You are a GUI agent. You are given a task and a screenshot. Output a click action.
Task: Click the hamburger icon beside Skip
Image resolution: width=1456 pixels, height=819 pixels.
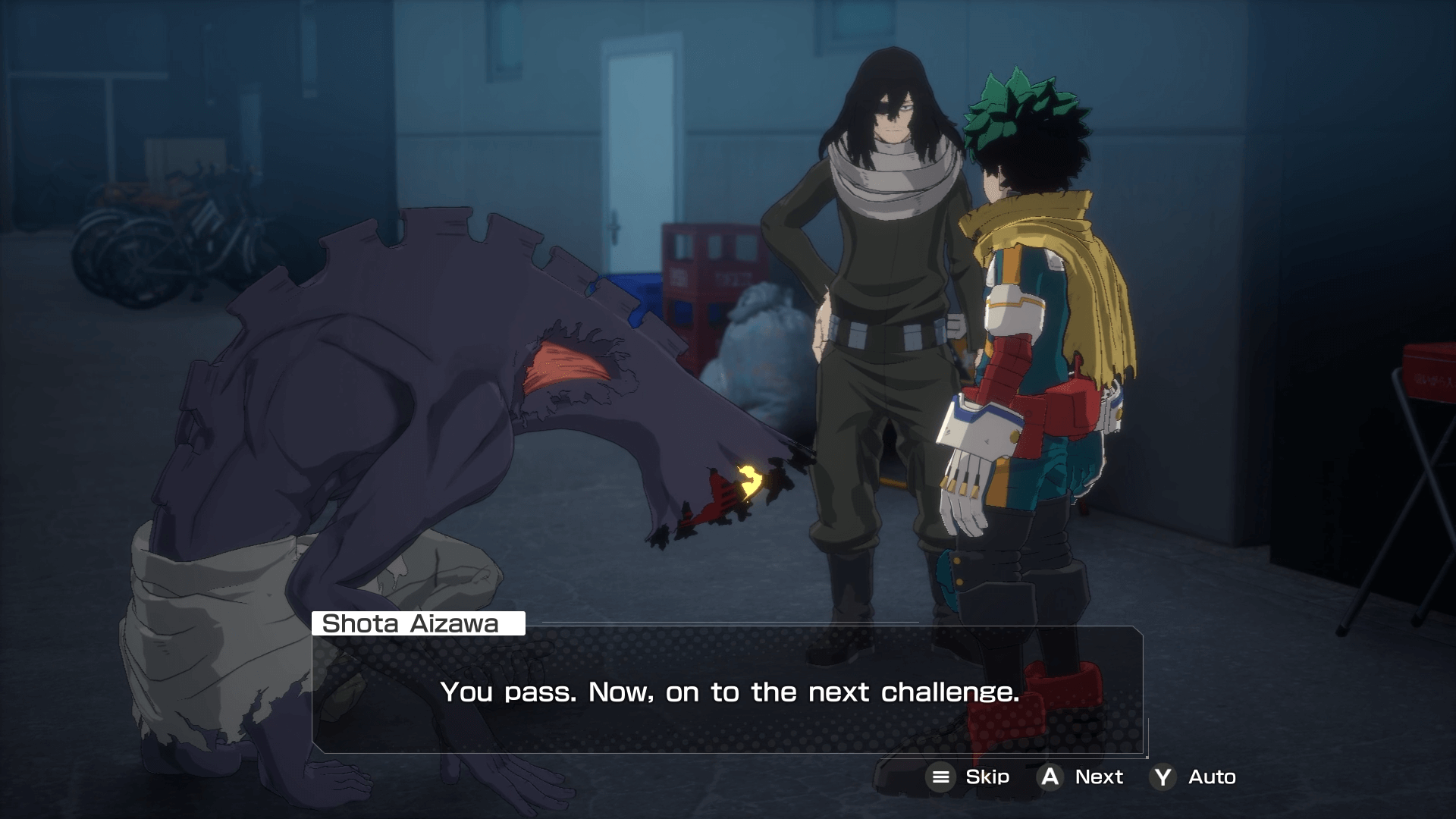(943, 777)
